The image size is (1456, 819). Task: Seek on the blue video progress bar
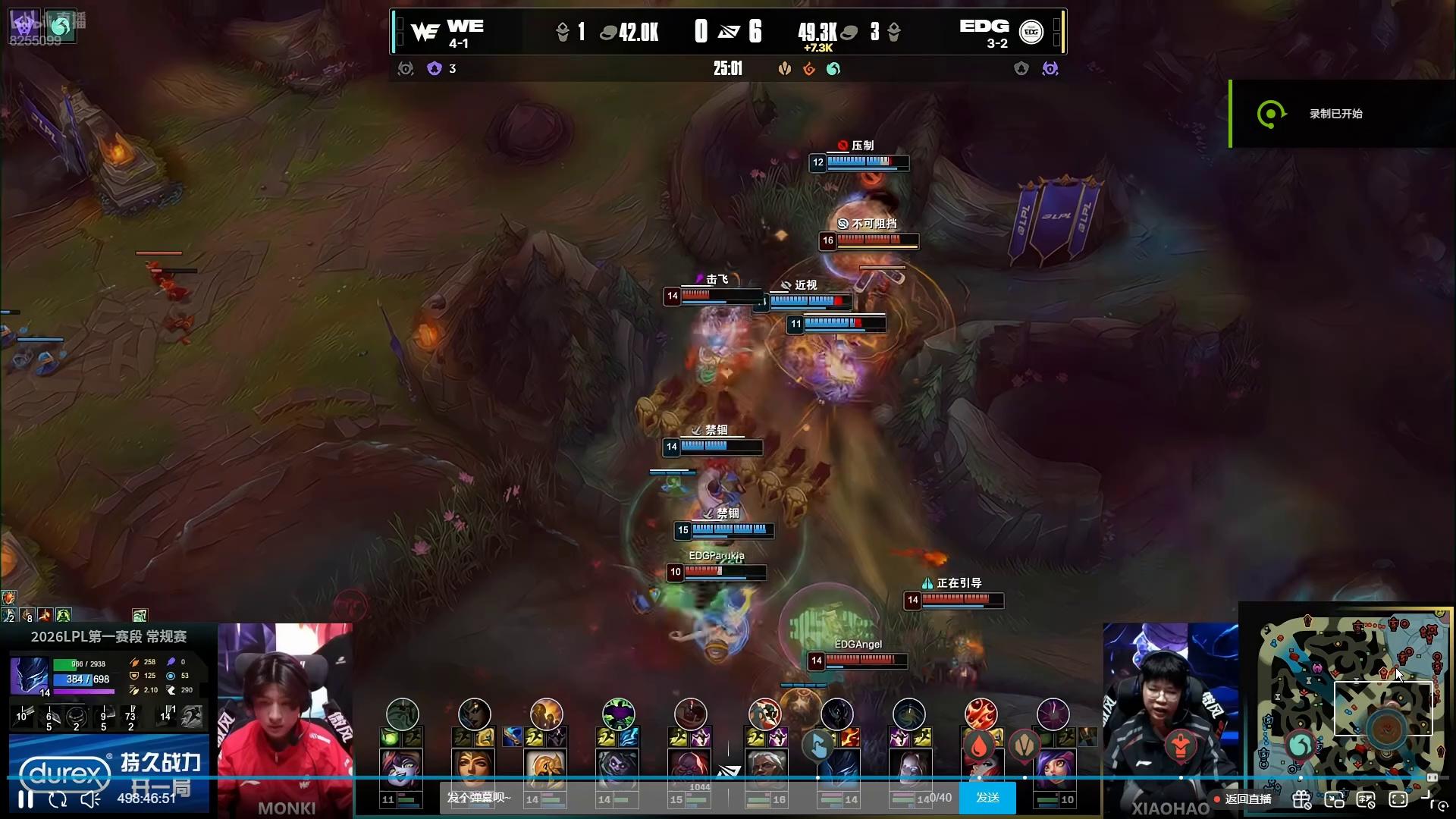coord(531,778)
